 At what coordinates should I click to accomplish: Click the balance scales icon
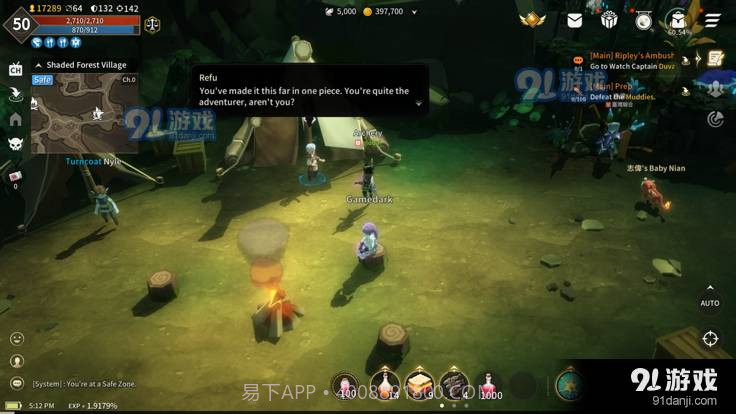click(x=152, y=24)
